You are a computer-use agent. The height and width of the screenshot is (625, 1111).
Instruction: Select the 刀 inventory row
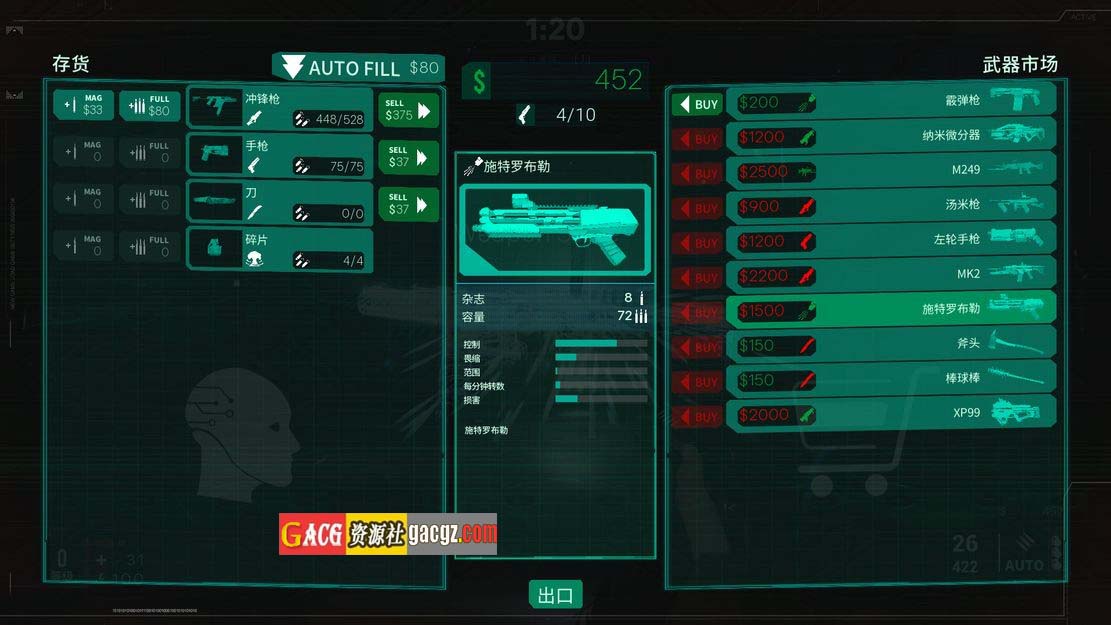pyautogui.click(x=280, y=202)
